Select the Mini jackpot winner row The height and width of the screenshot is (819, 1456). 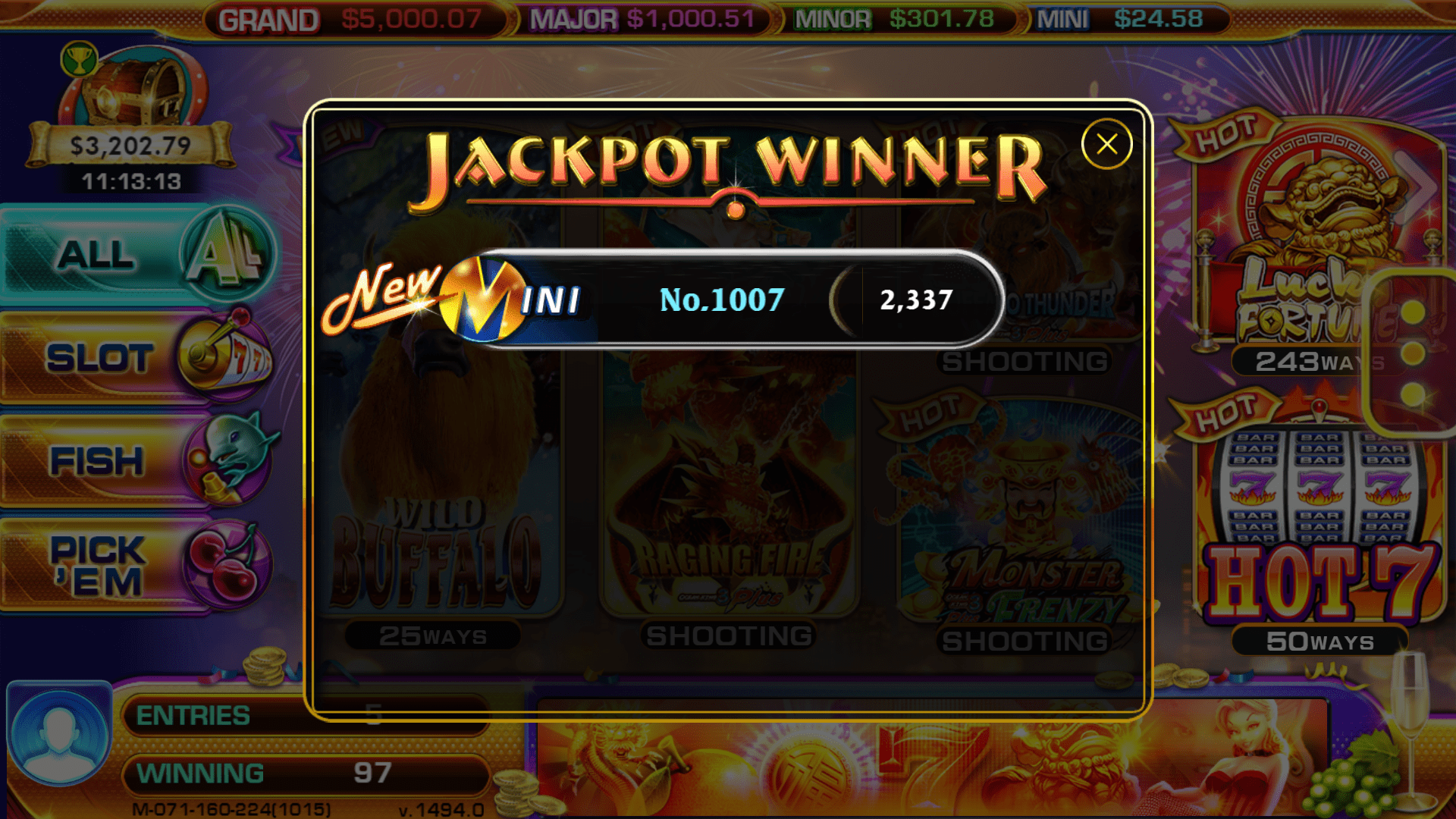pos(720,300)
